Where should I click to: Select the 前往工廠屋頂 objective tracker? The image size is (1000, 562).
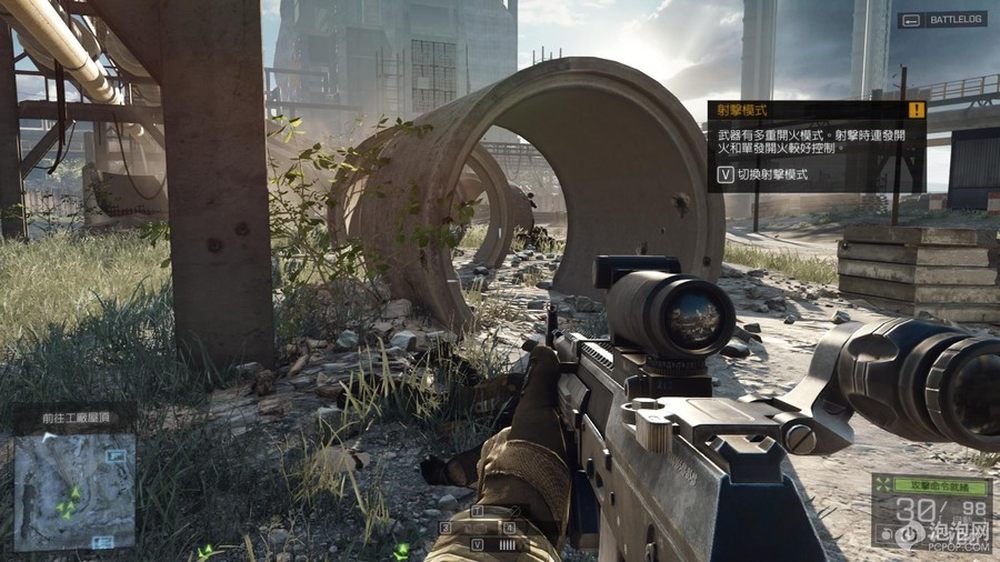click(x=75, y=420)
